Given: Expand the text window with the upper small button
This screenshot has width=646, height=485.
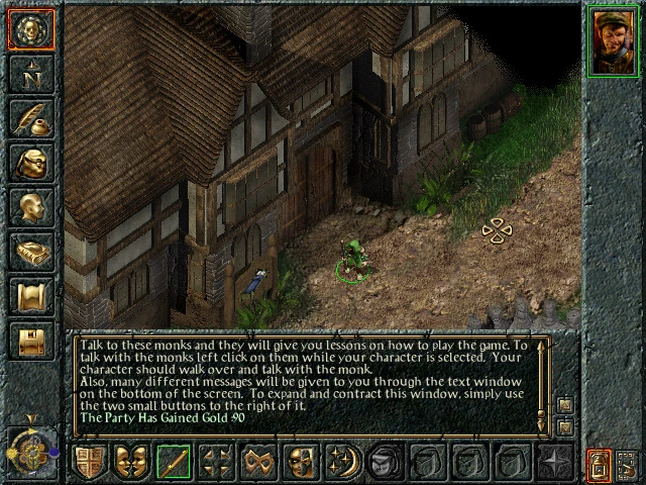Looking at the screenshot, I should point(565,405).
